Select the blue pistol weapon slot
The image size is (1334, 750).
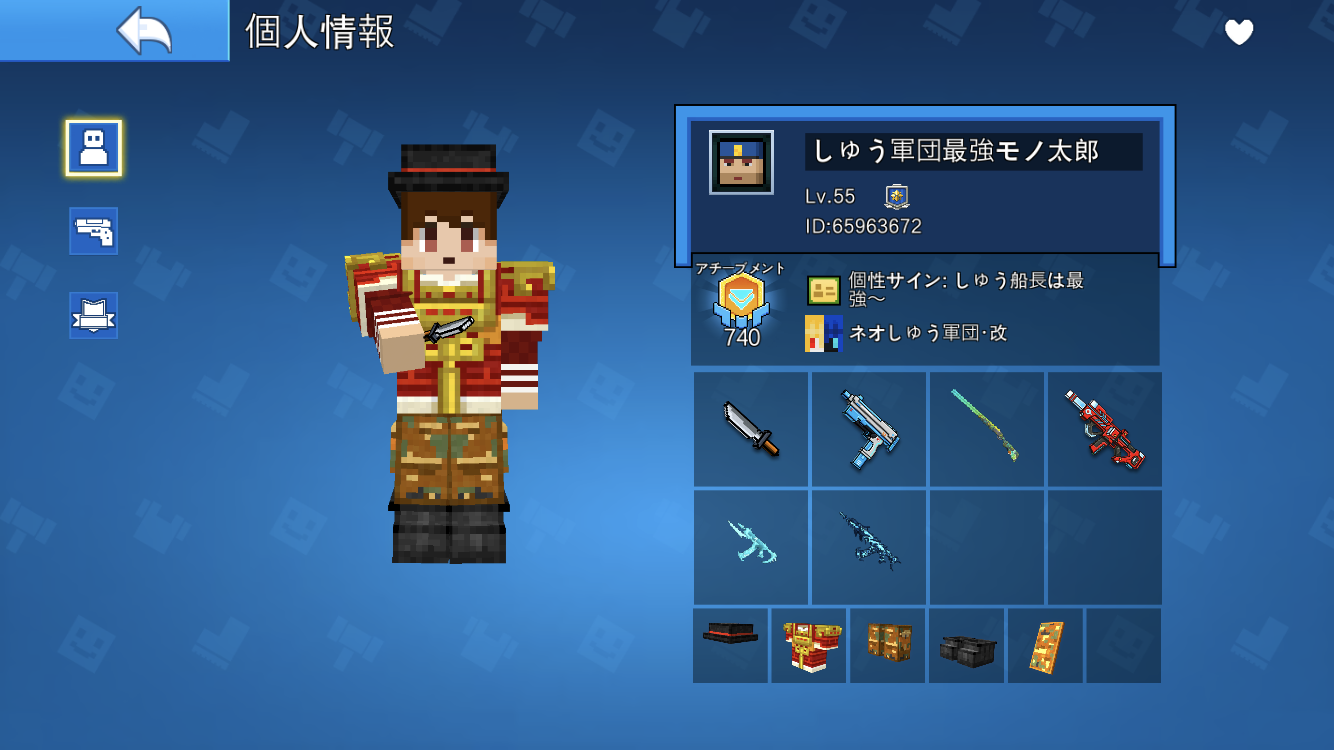tap(868, 429)
